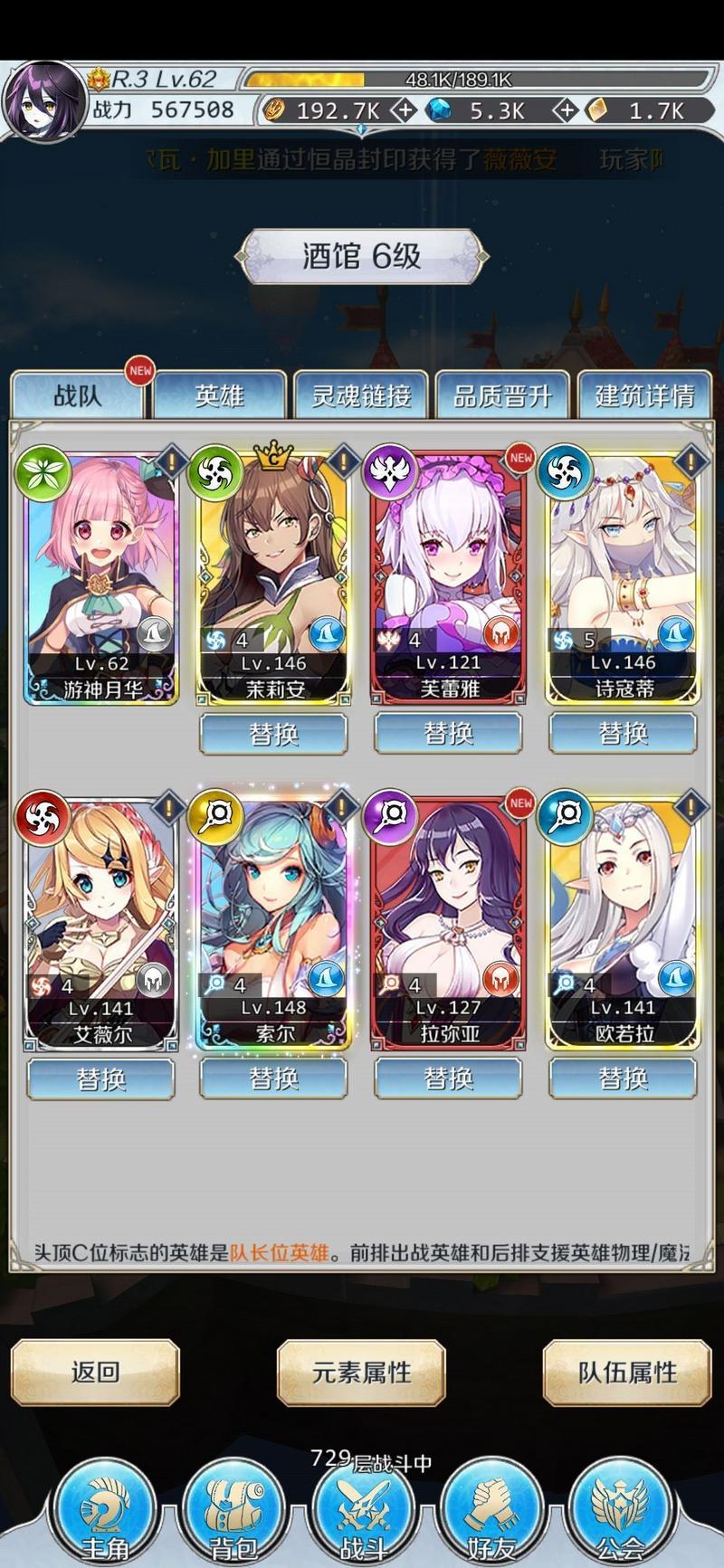This screenshot has width=724, height=1568.
Task: Select the 品质晋升 tab
Action: click(x=502, y=395)
